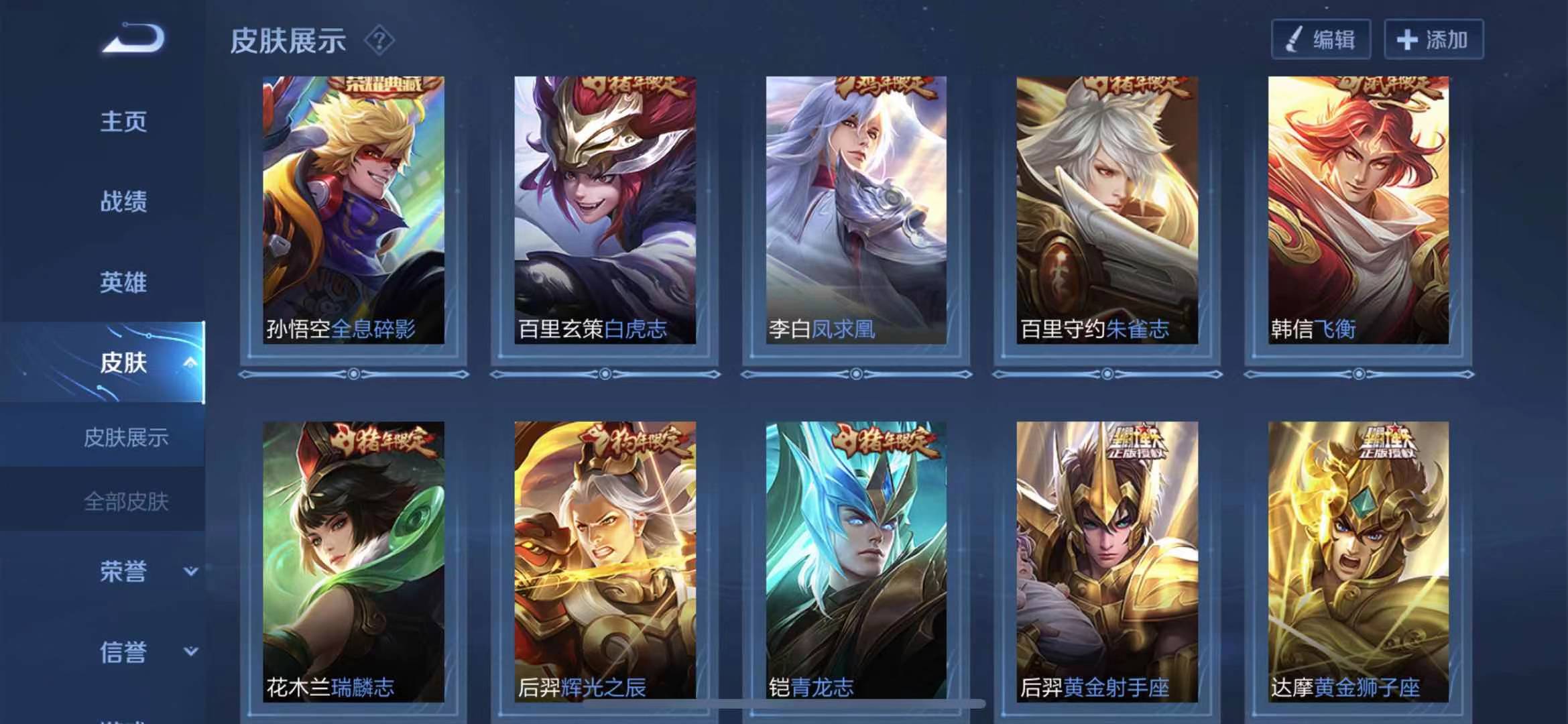View 后羿 辉光之辰 skin card
Viewport: 1568px width, 724px height.
[605, 562]
